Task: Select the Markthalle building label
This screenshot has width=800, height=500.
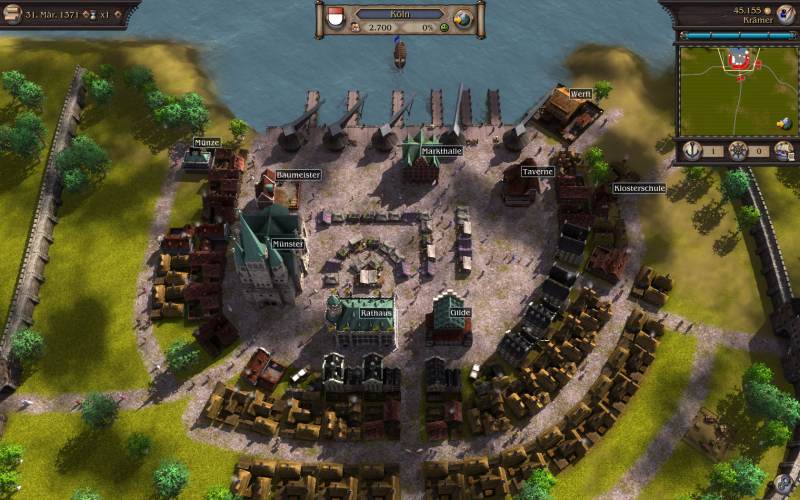Action: click(441, 151)
